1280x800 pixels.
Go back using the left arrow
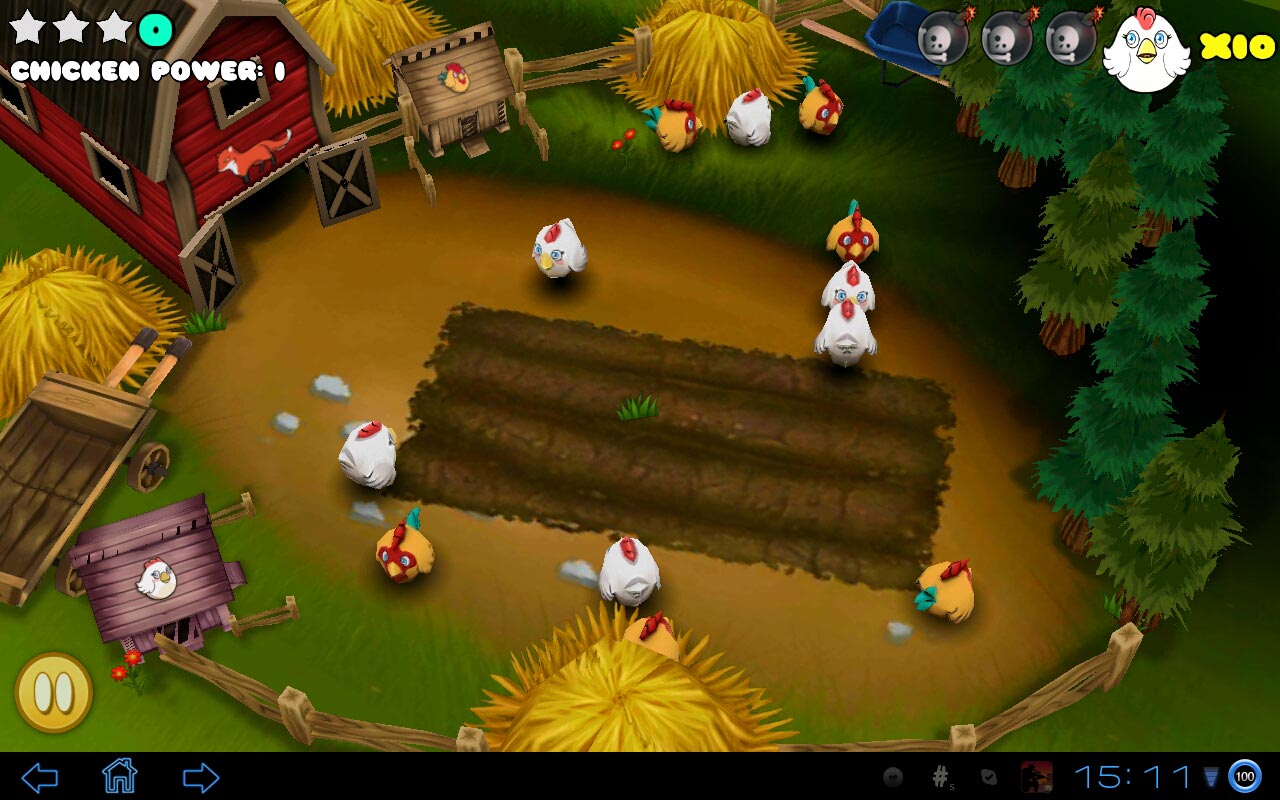(x=40, y=777)
